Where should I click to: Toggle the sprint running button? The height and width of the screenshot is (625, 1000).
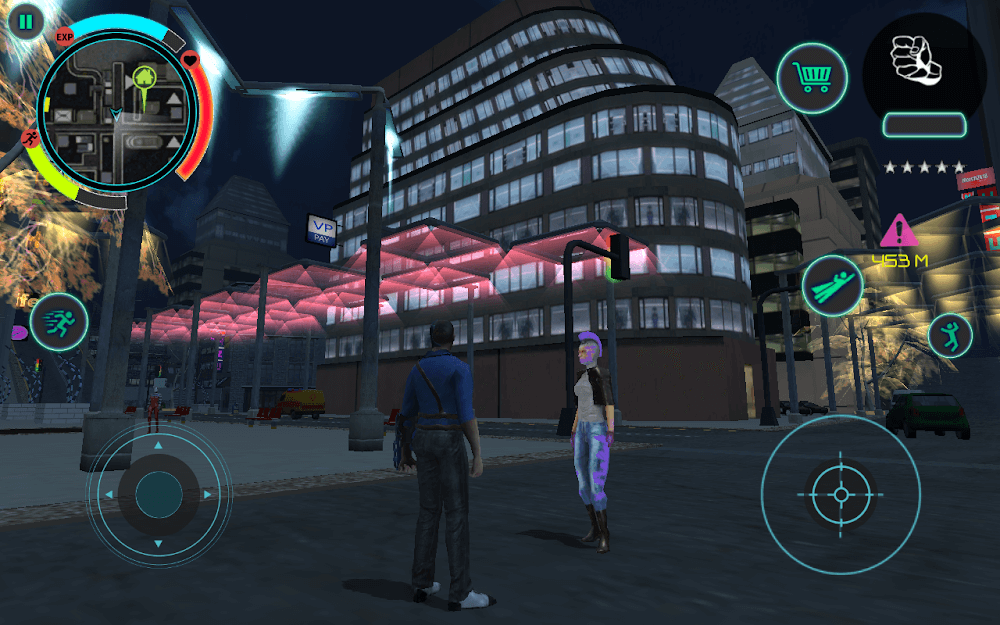click(x=59, y=323)
